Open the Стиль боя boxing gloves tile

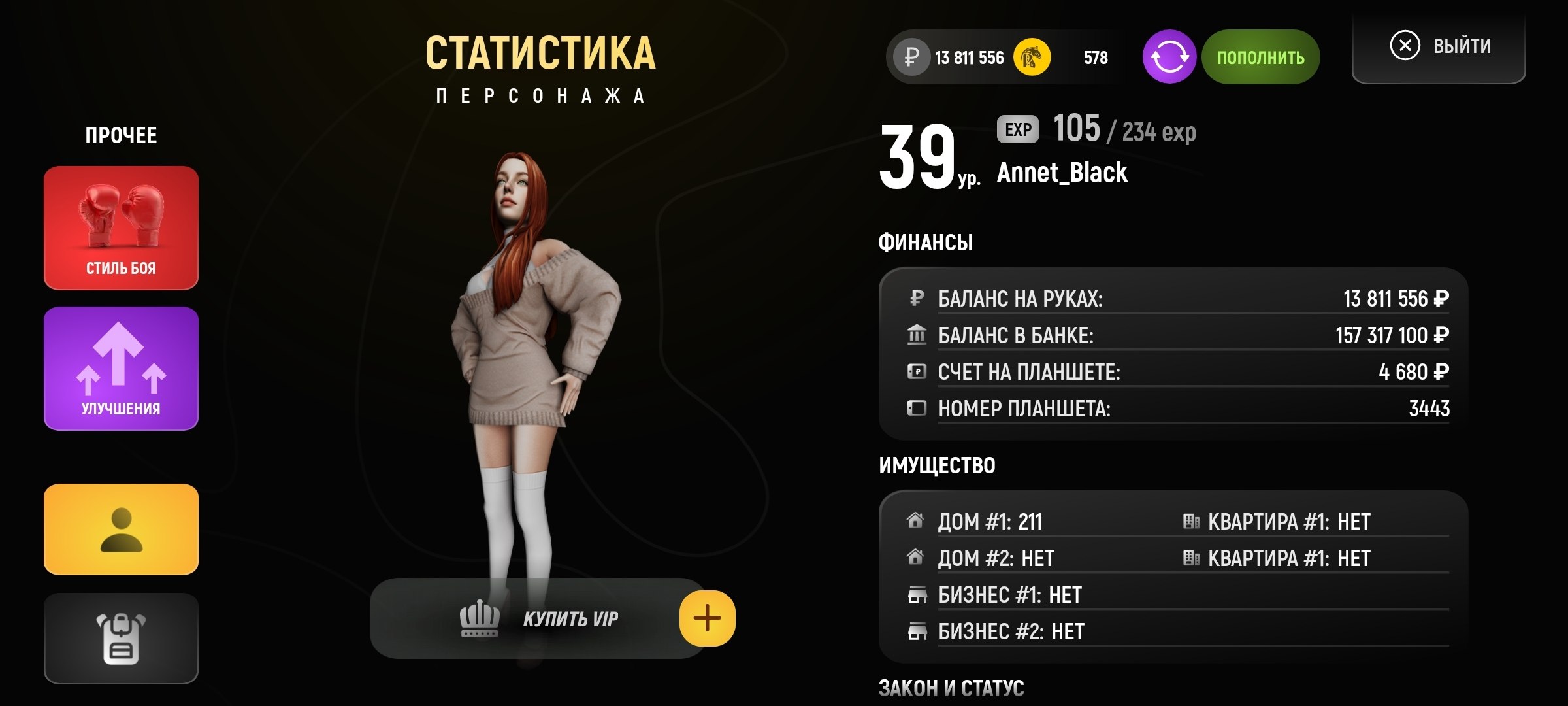click(x=121, y=227)
